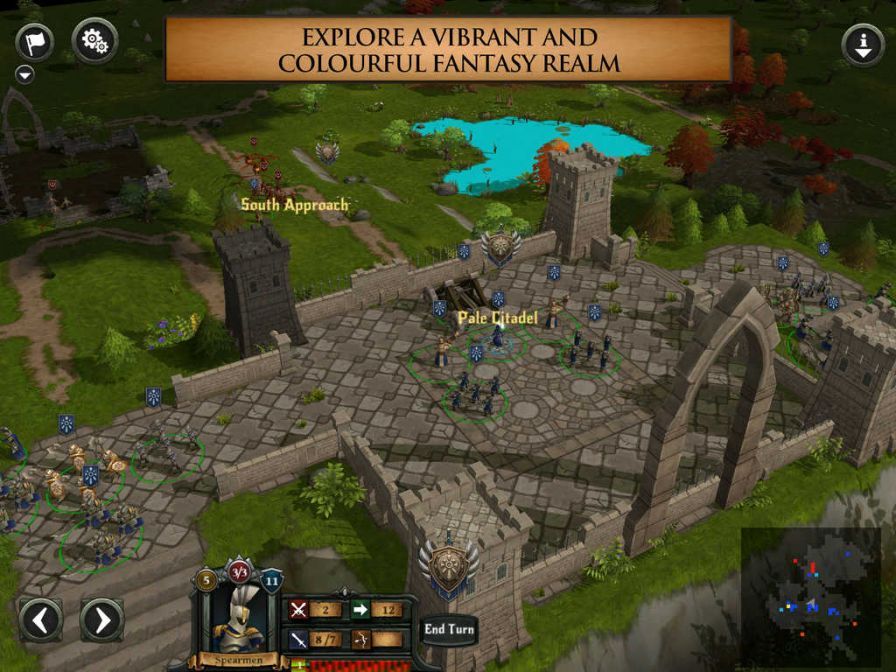
Task: Select the previous unit with the left arrow
Action: [x=41, y=620]
